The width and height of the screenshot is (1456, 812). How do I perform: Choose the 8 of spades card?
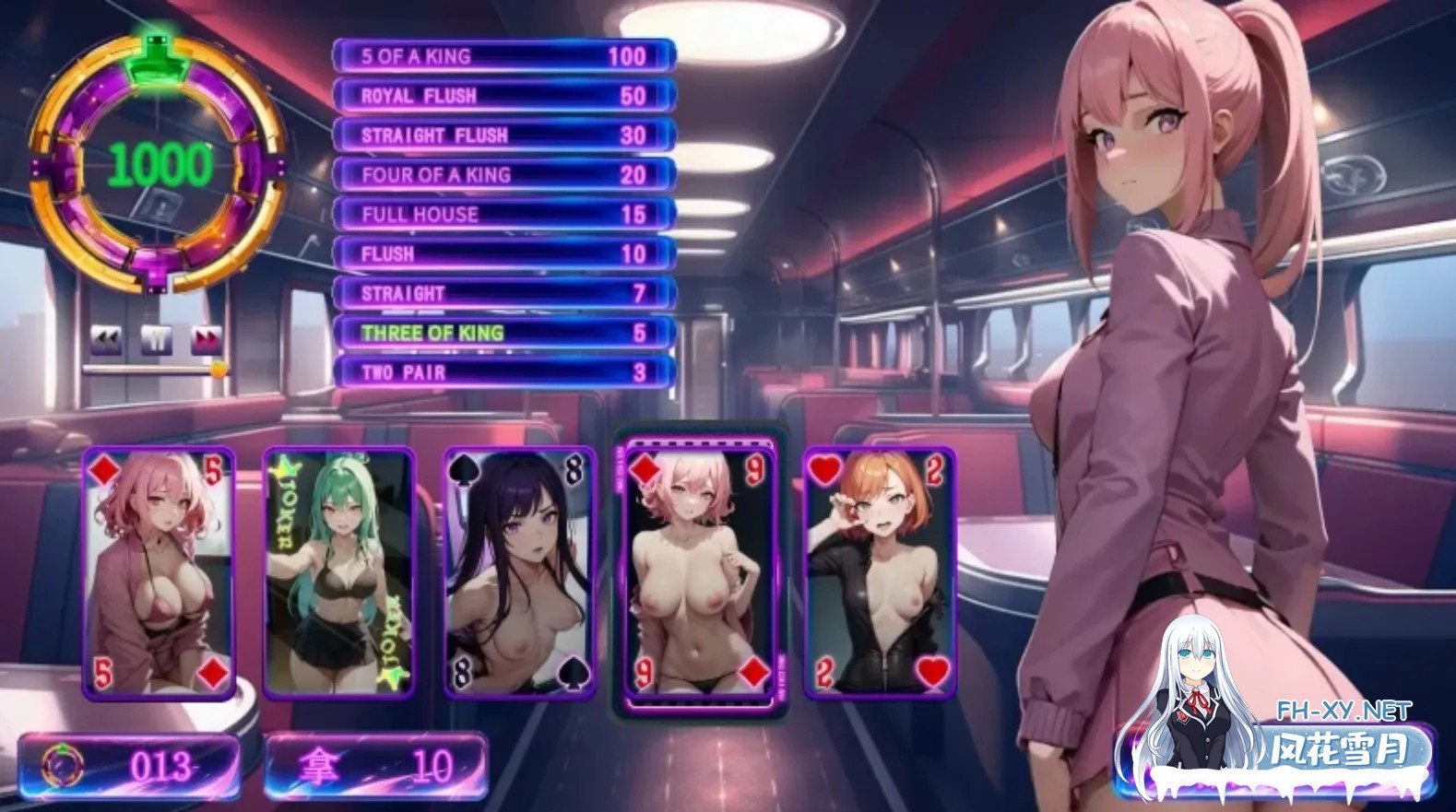519,572
